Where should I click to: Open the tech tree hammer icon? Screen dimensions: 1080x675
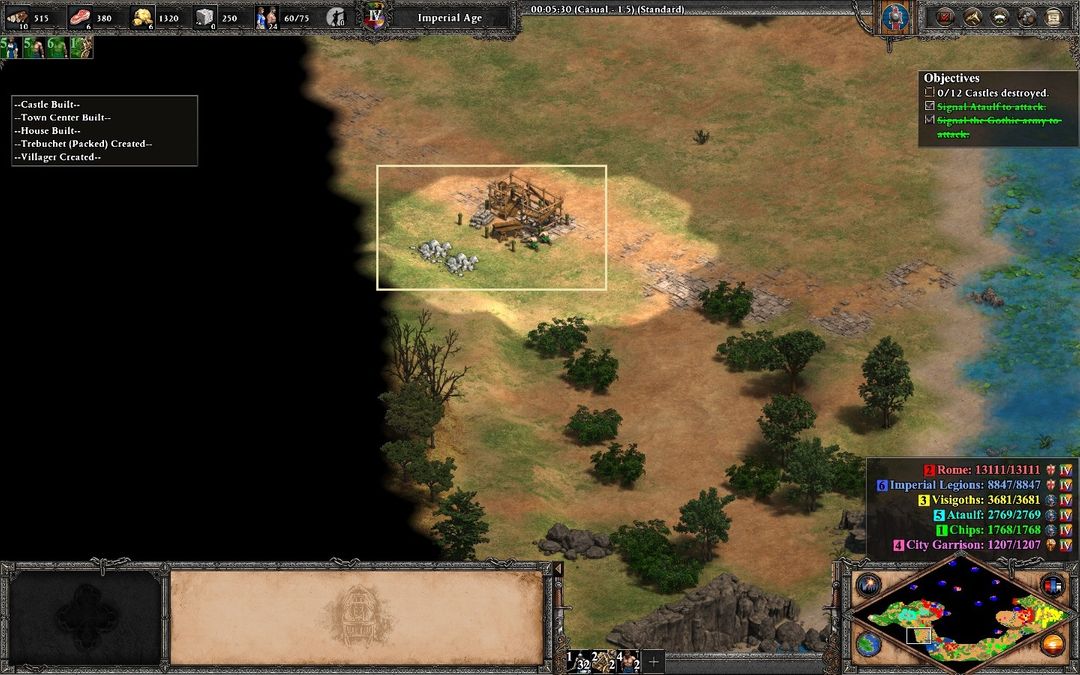tap(972, 17)
